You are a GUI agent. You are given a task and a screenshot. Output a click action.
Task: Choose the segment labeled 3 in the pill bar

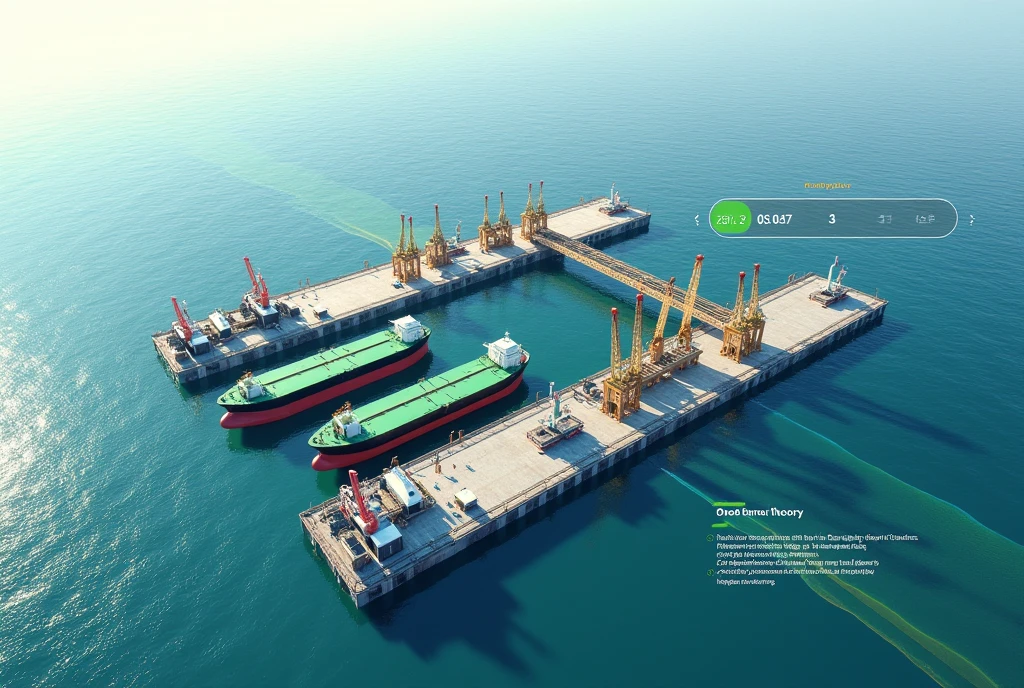coord(832,218)
